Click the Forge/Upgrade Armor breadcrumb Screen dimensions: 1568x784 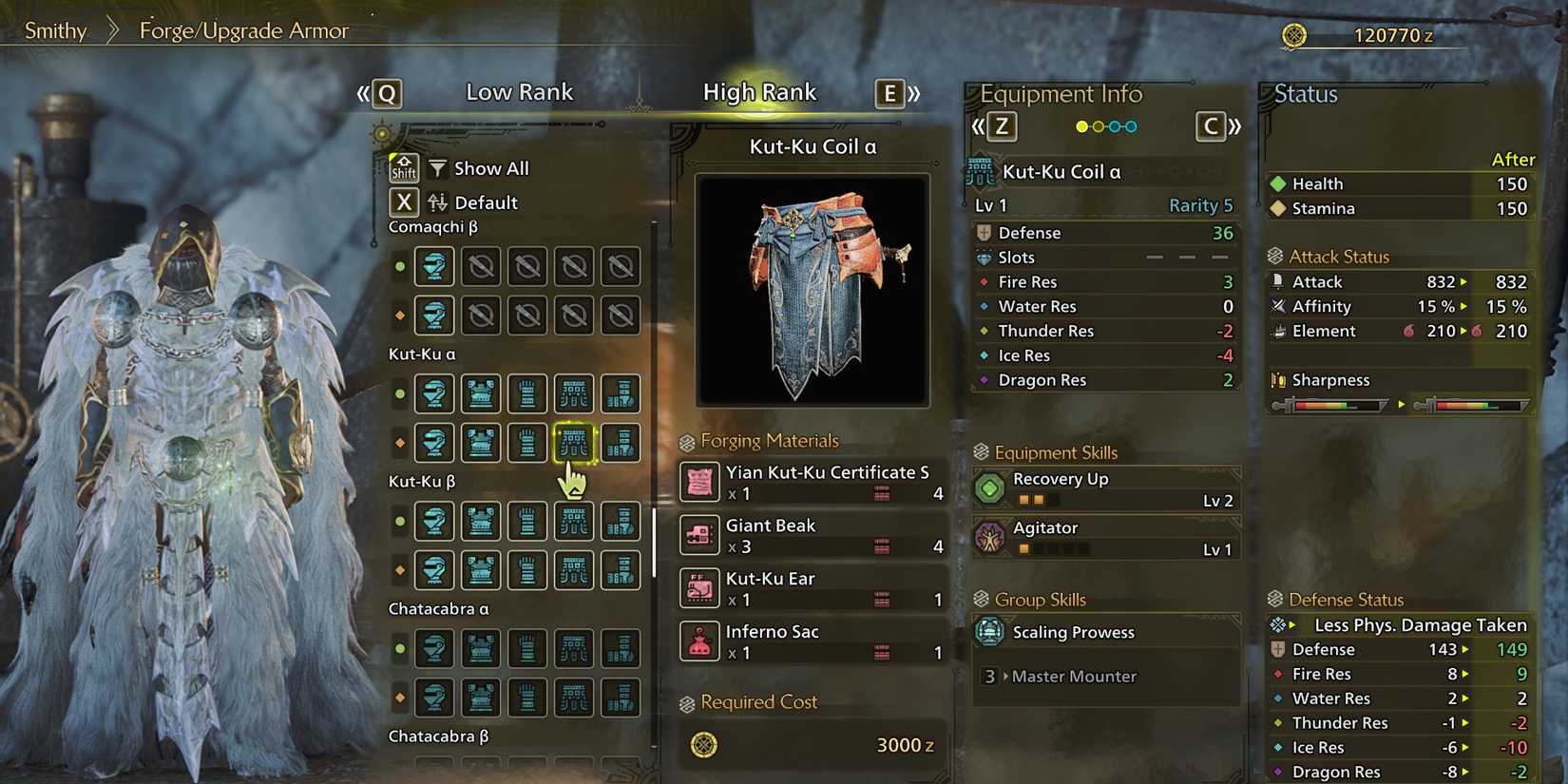243,30
